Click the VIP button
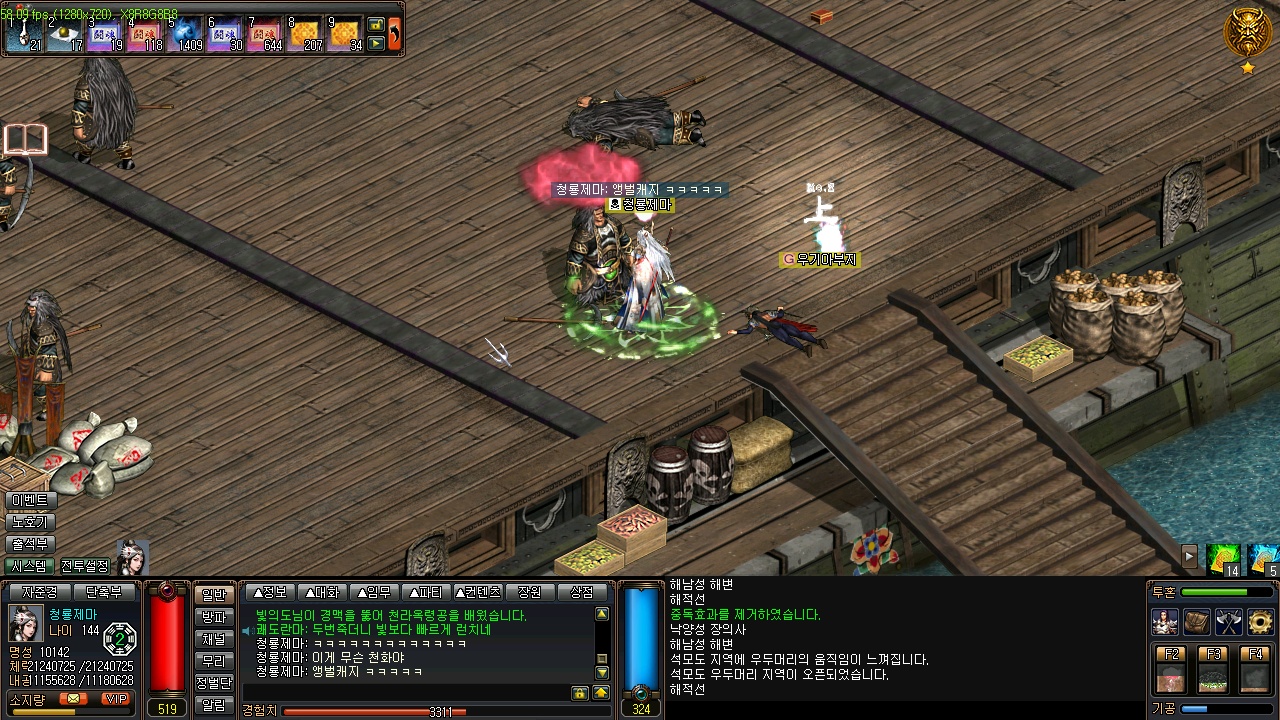Viewport: 1280px width, 720px height. pos(115,698)
